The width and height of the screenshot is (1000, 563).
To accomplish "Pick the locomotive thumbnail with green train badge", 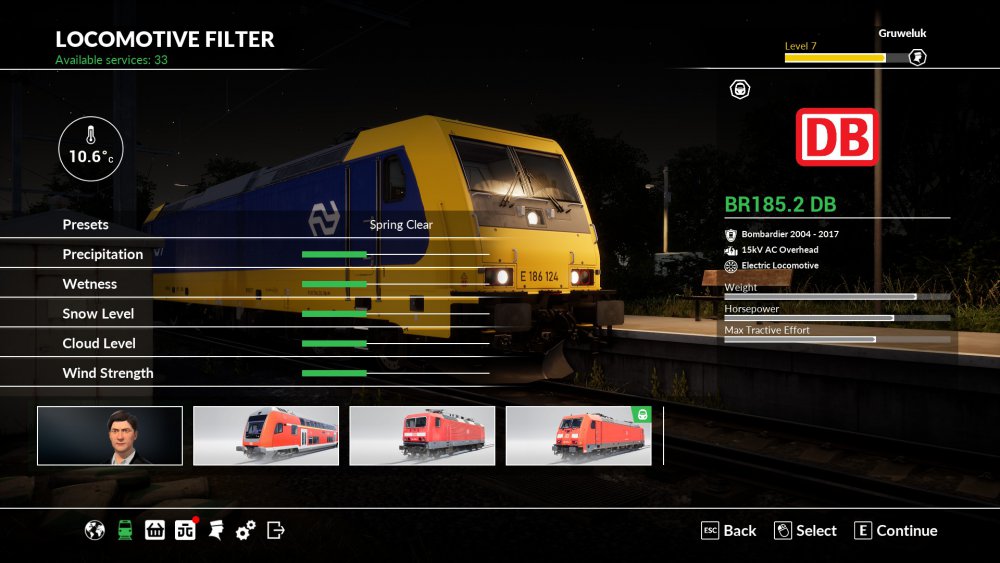I will pos(579,436).
